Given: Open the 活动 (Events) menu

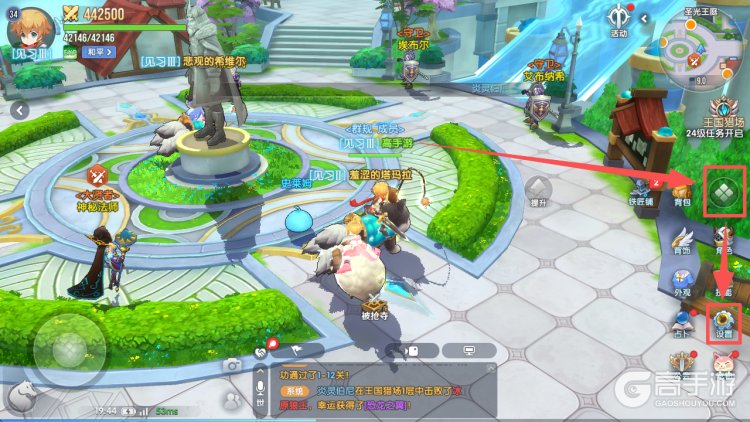Looking at the screenshot, I should (619, 19).
